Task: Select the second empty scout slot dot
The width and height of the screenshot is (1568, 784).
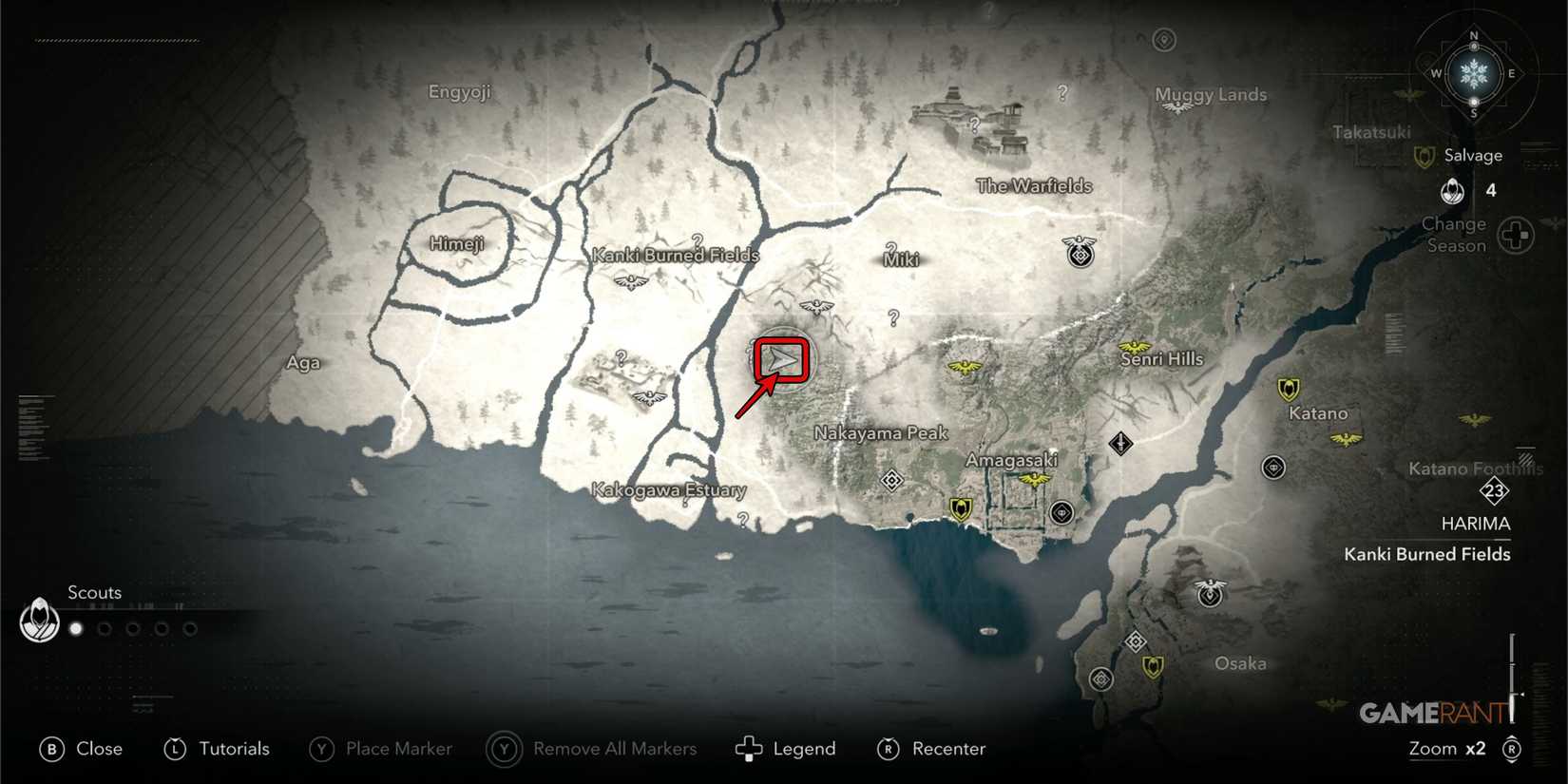Action: (x=104, y=628)
